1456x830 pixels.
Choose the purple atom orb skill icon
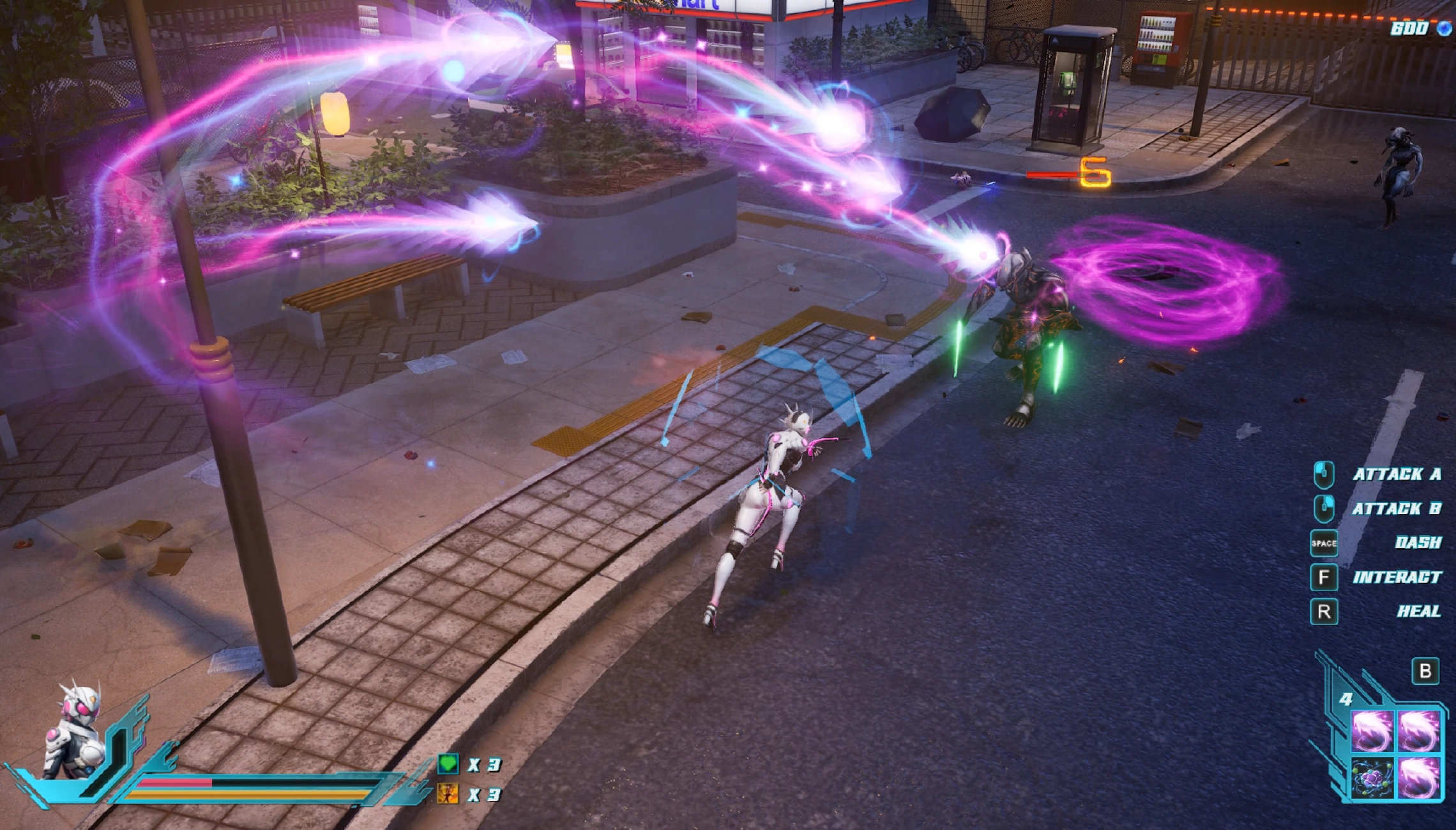point(1372,778)
